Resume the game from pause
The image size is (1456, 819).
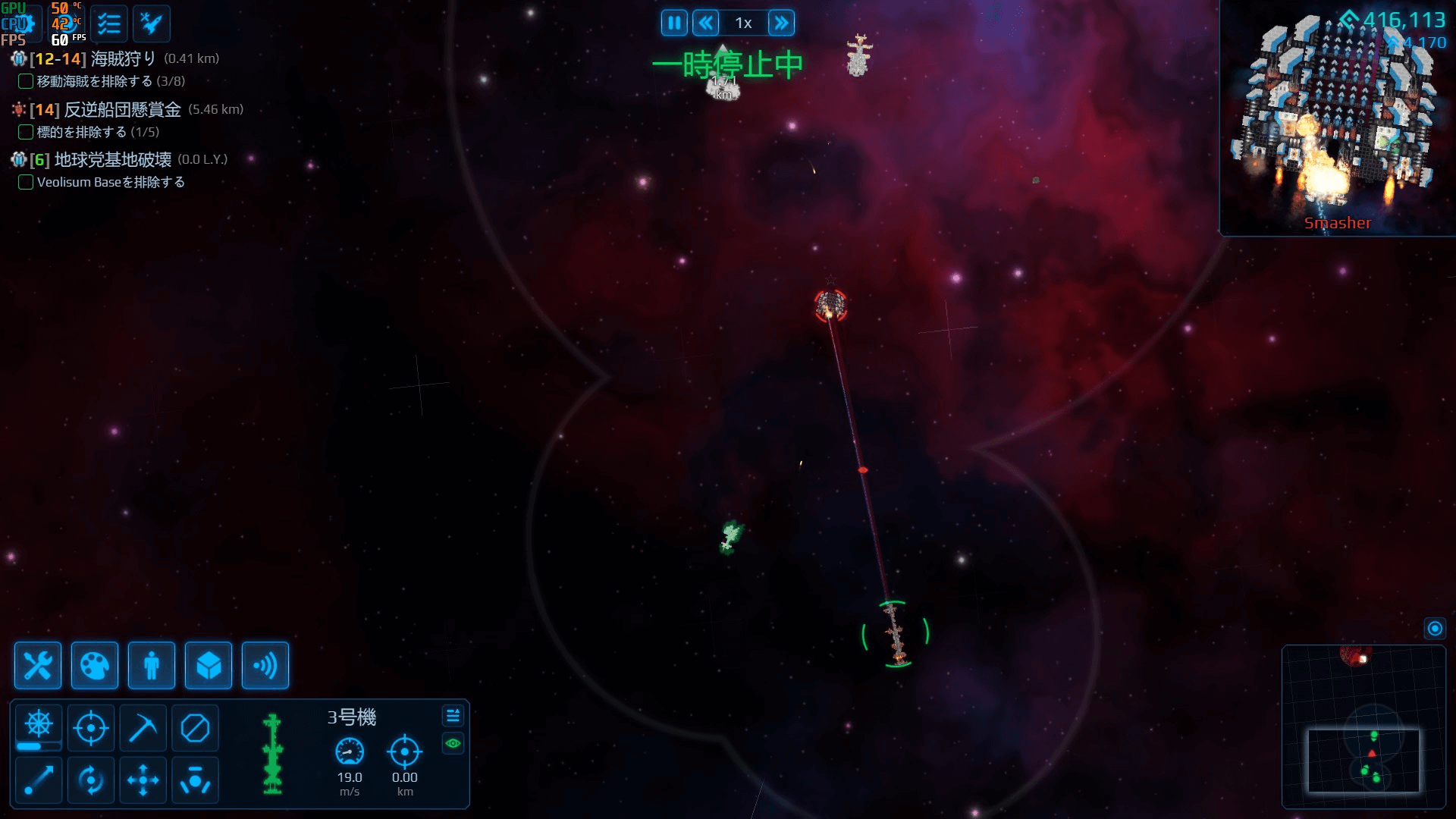673,23
